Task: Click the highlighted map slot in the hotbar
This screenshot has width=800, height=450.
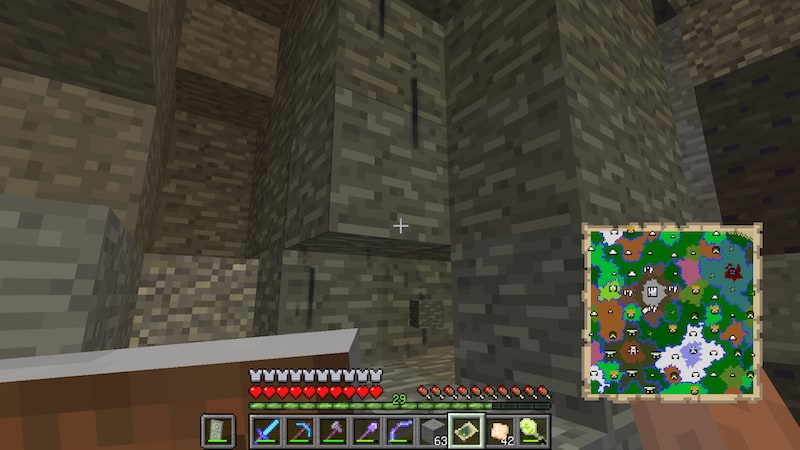Action: 465,431
